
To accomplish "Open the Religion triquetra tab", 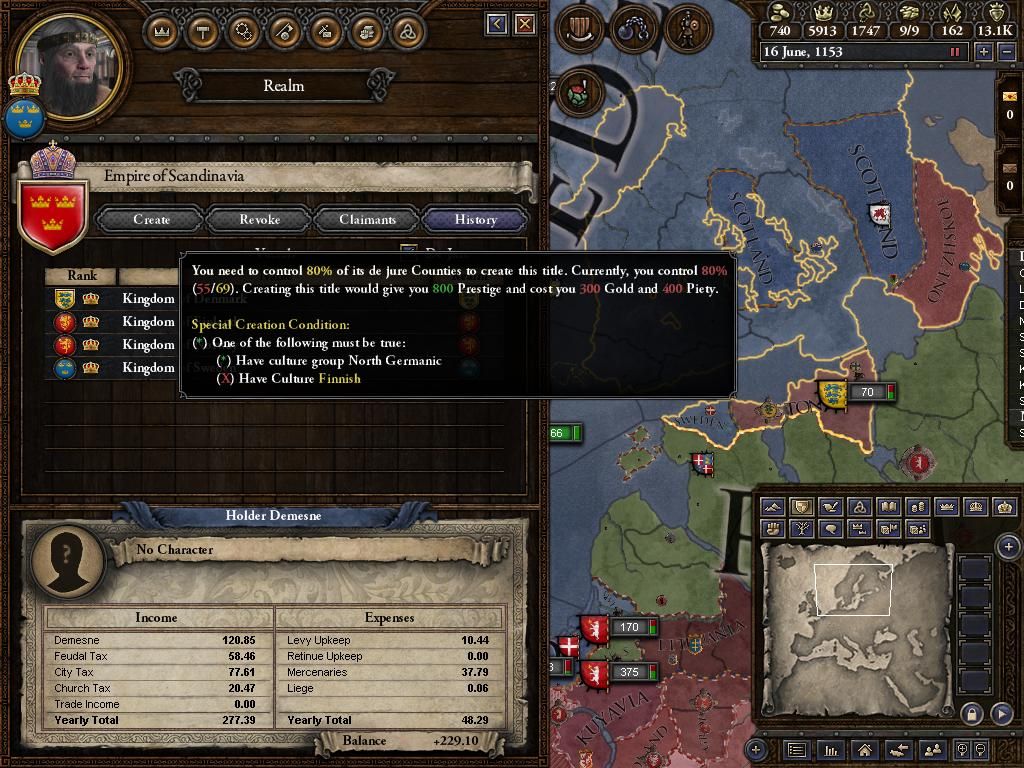I will coord(407,32).
